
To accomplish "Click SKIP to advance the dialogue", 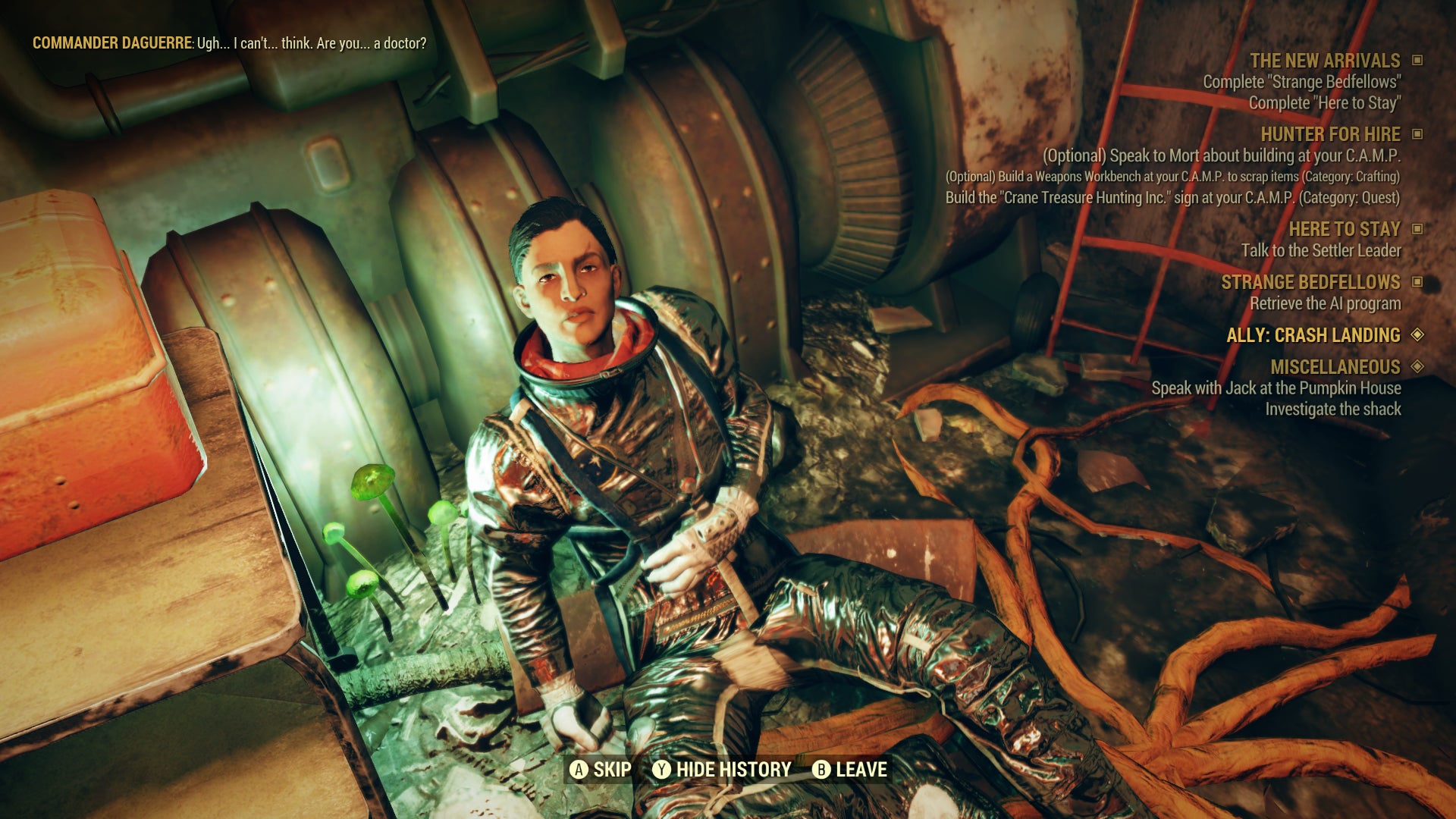I will point(612,769).
